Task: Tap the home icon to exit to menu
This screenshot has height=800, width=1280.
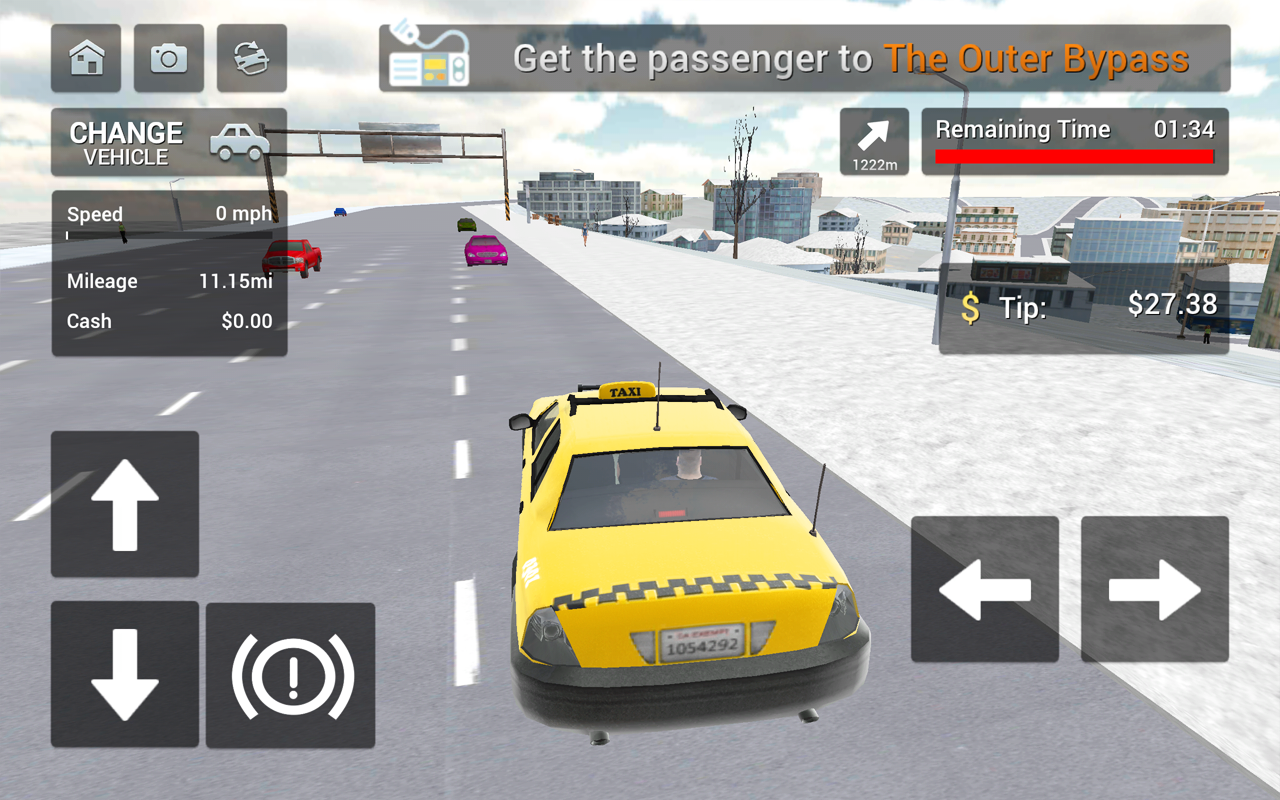Action: 86,59
